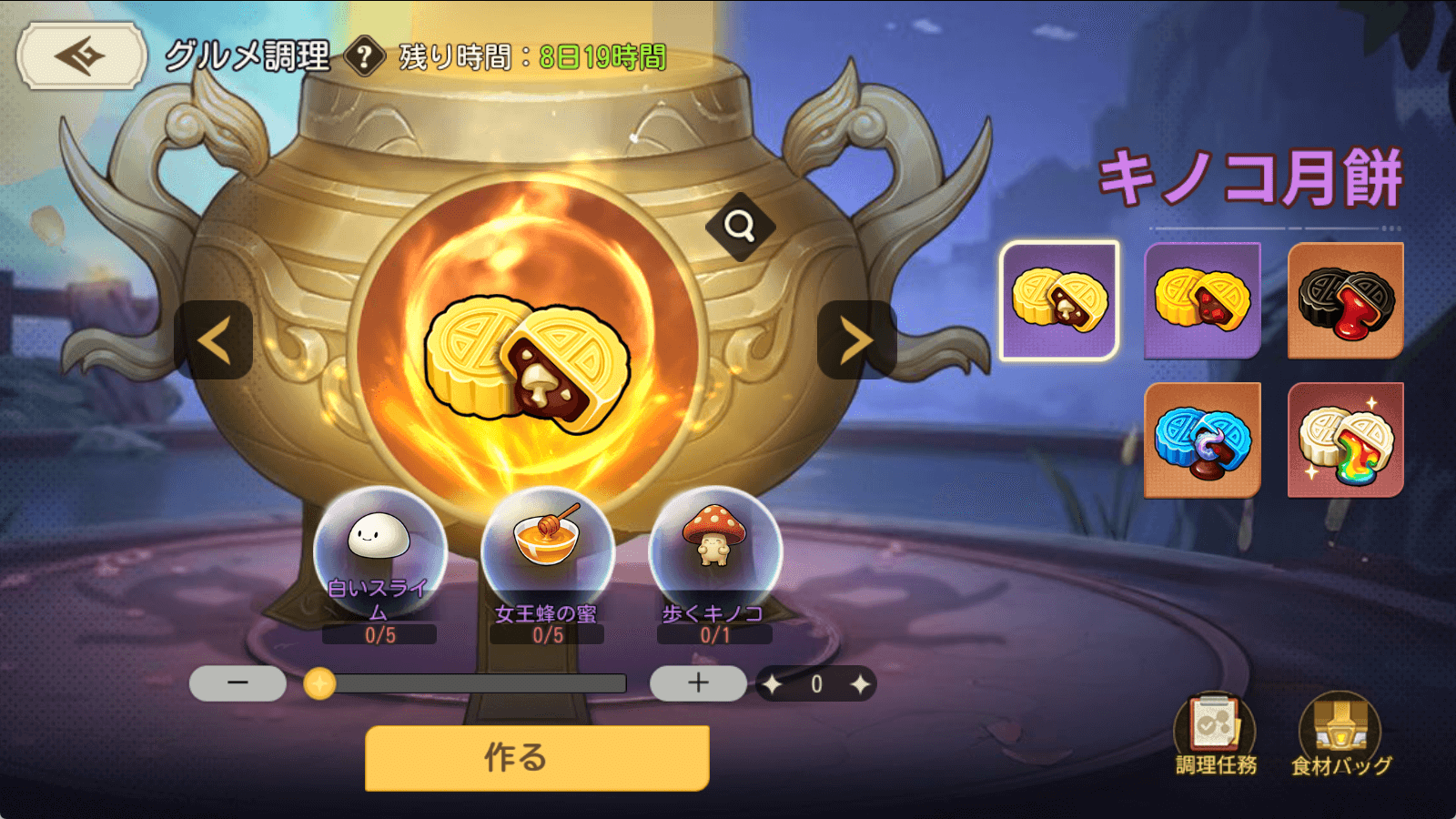Click the cooking quantity slider track
The image size is (1456, 819).
(473, 683)
